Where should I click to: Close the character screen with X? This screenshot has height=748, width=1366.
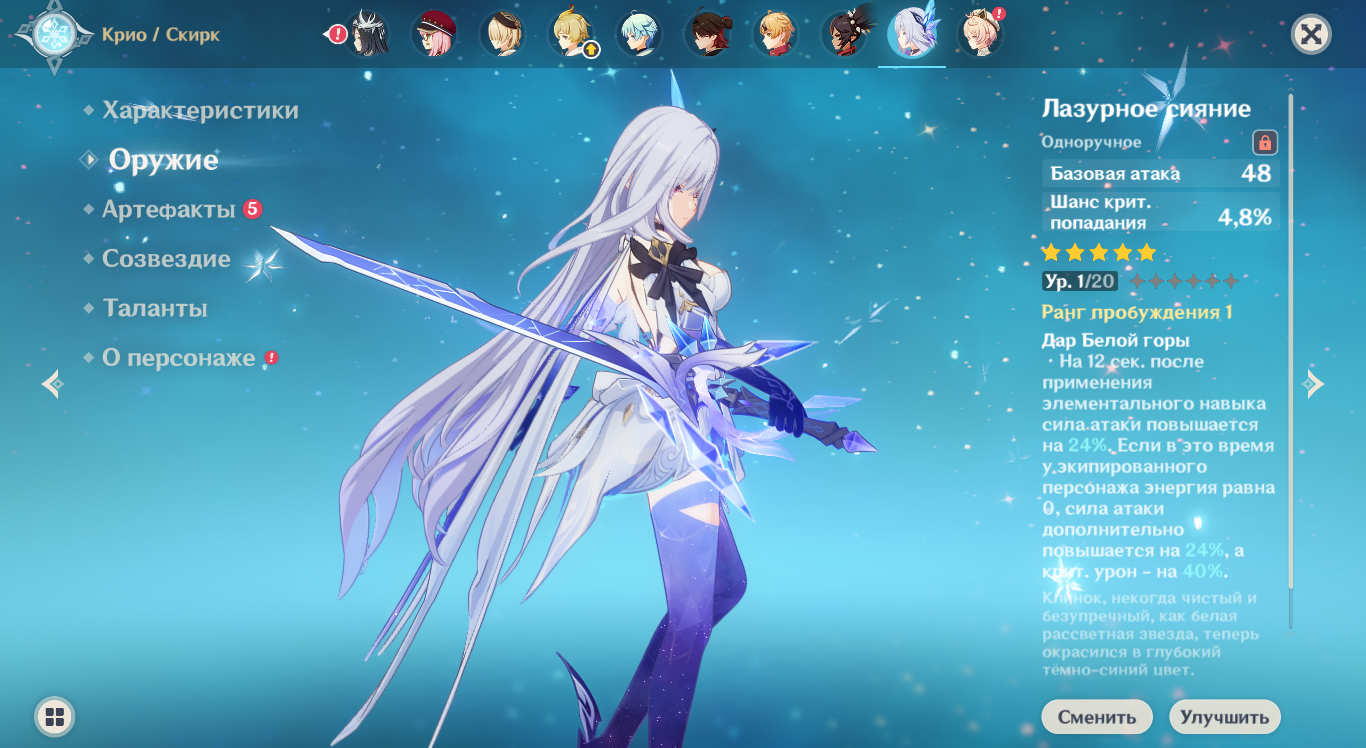click(1311, 35)
